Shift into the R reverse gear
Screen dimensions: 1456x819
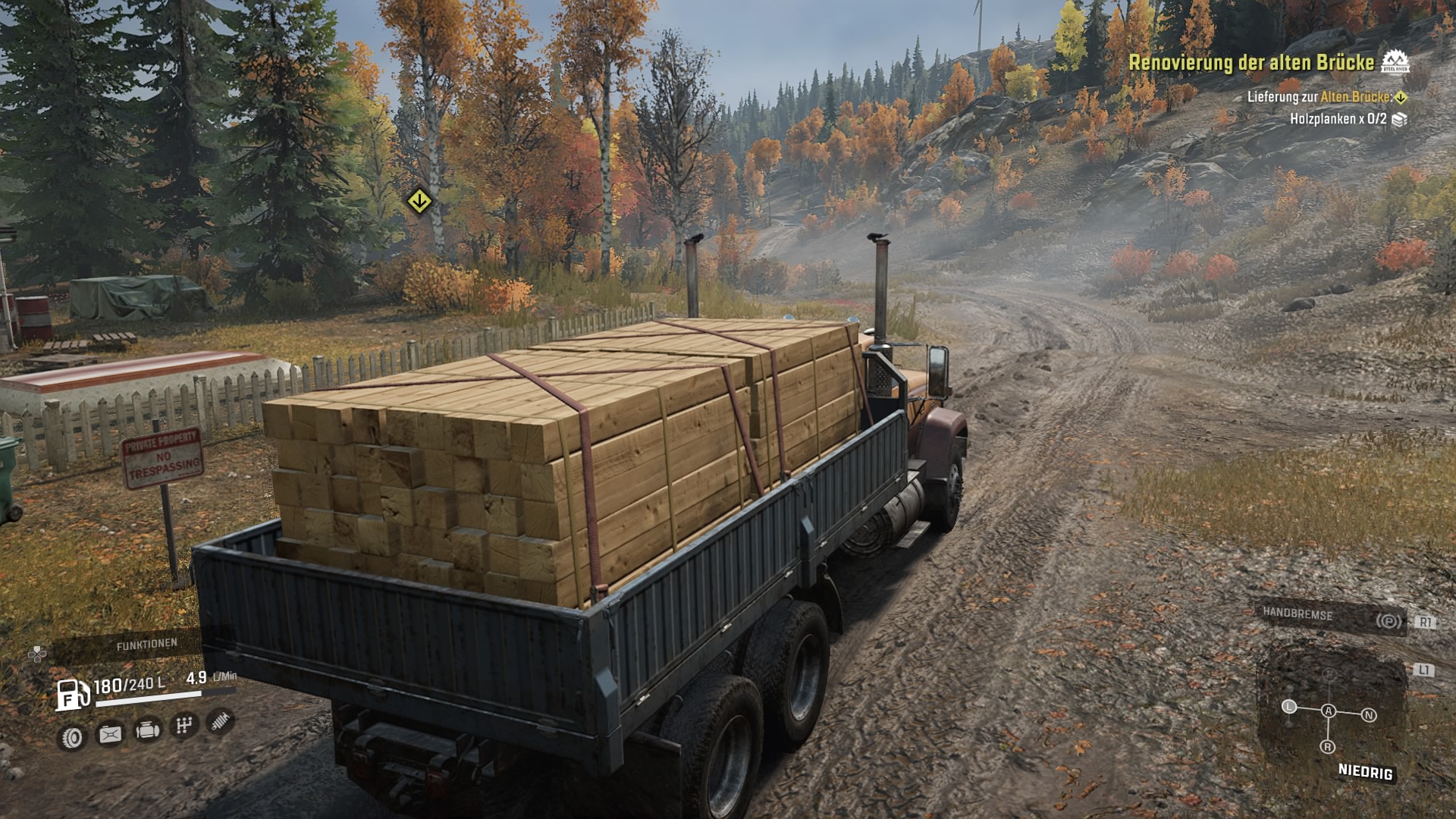pos(1328,747)
